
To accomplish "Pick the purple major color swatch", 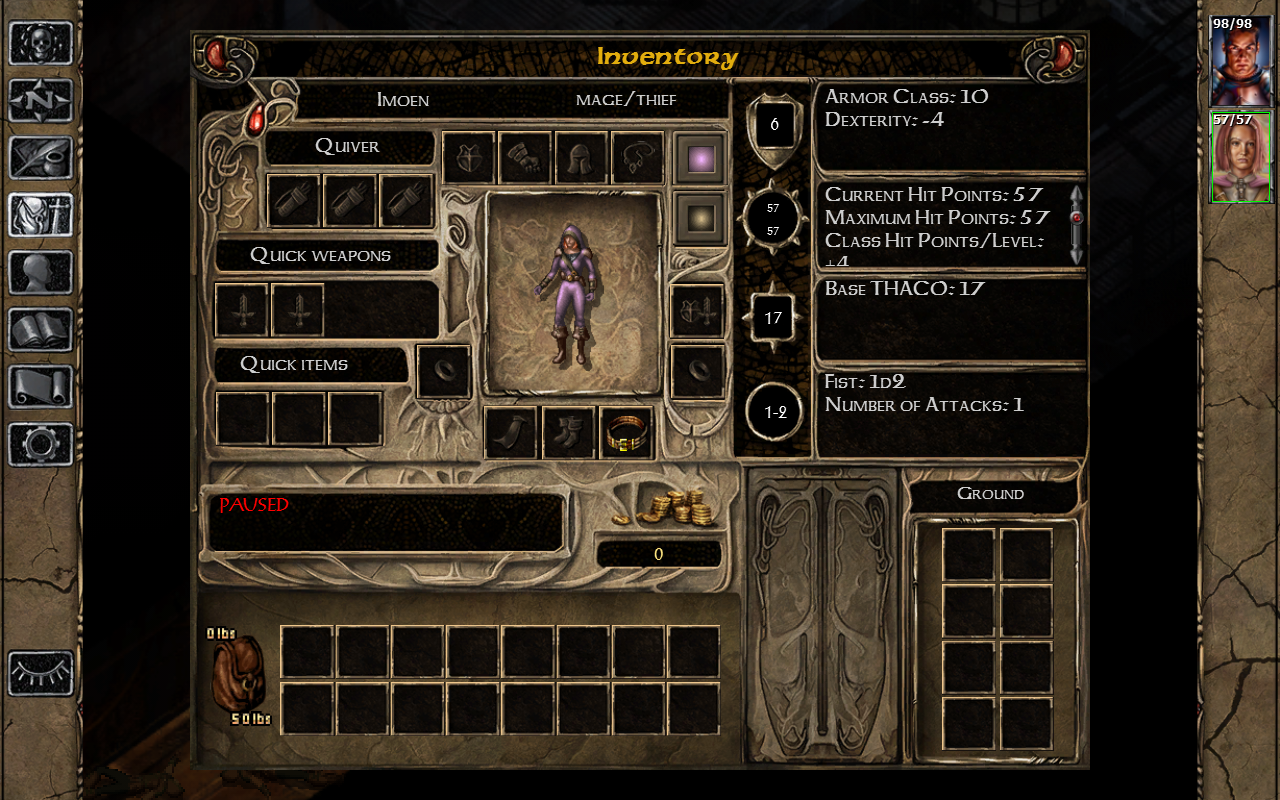I will point(700,159).
